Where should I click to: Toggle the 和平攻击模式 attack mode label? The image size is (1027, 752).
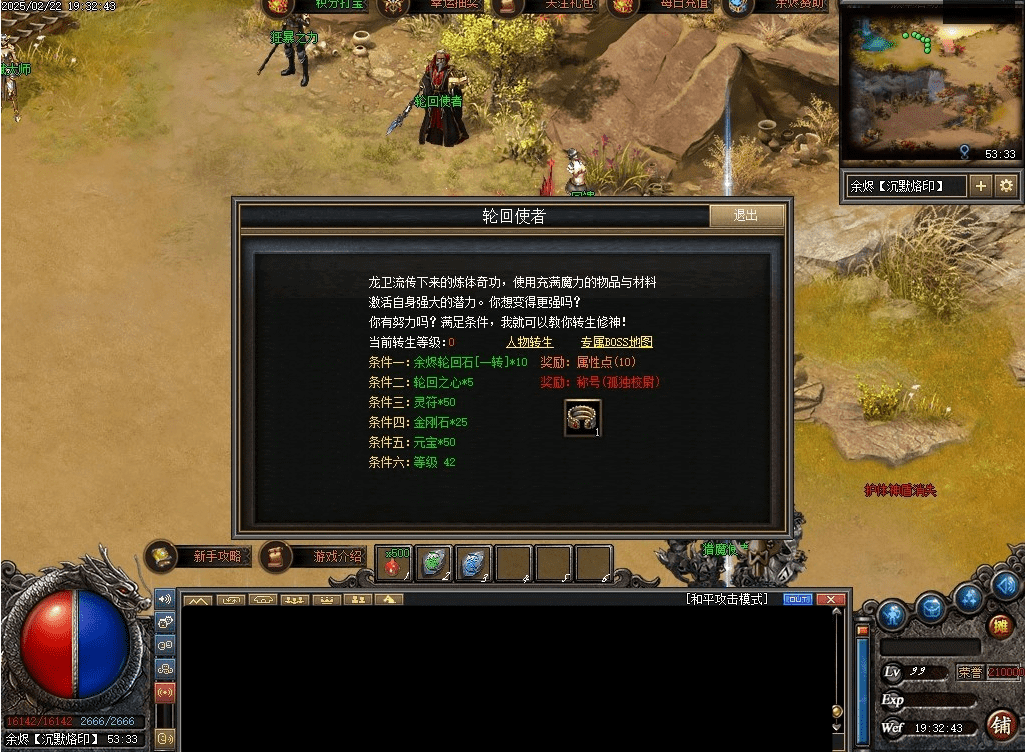727,599
